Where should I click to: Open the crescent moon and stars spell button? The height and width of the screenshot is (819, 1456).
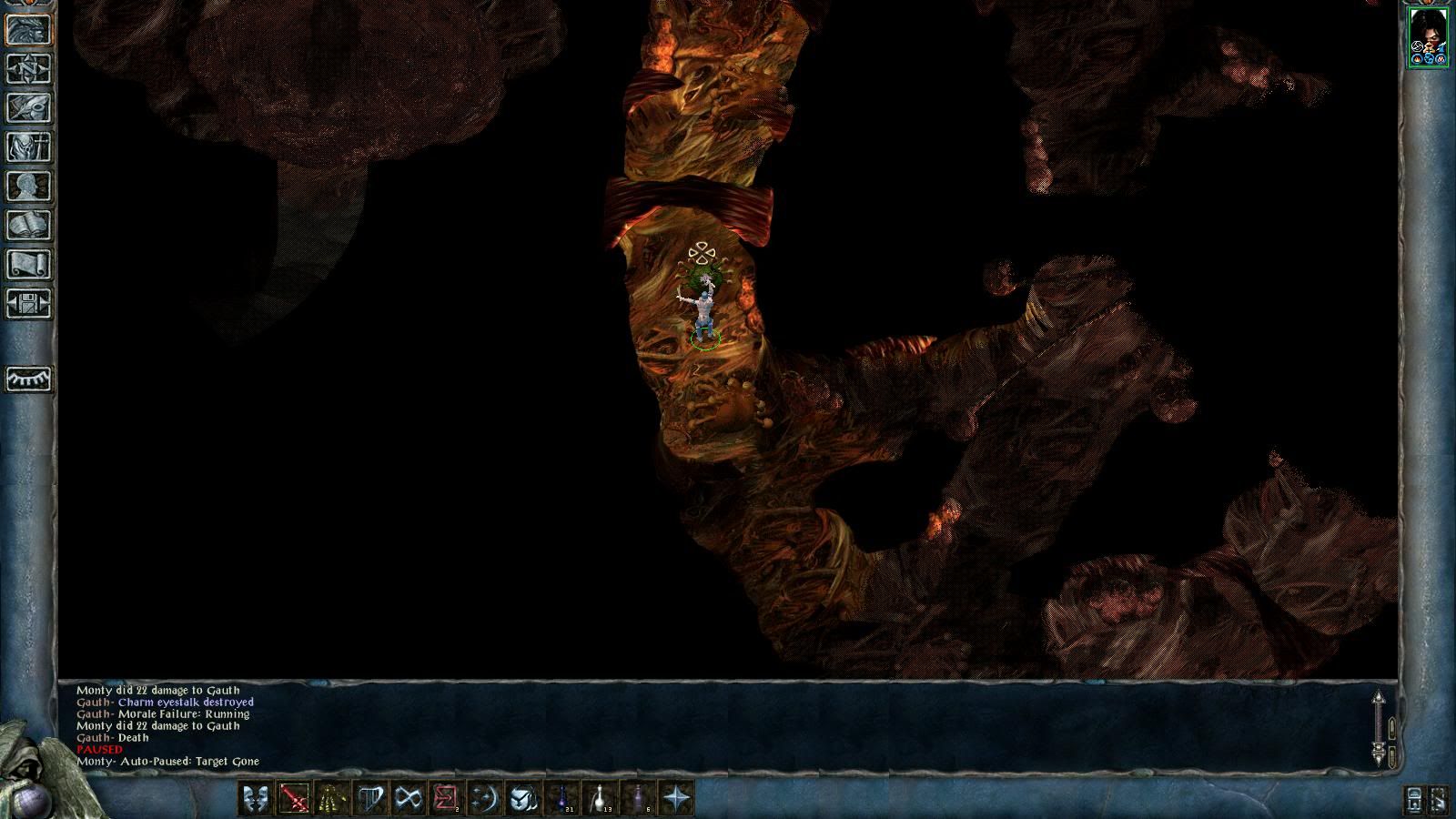(485, 799)
